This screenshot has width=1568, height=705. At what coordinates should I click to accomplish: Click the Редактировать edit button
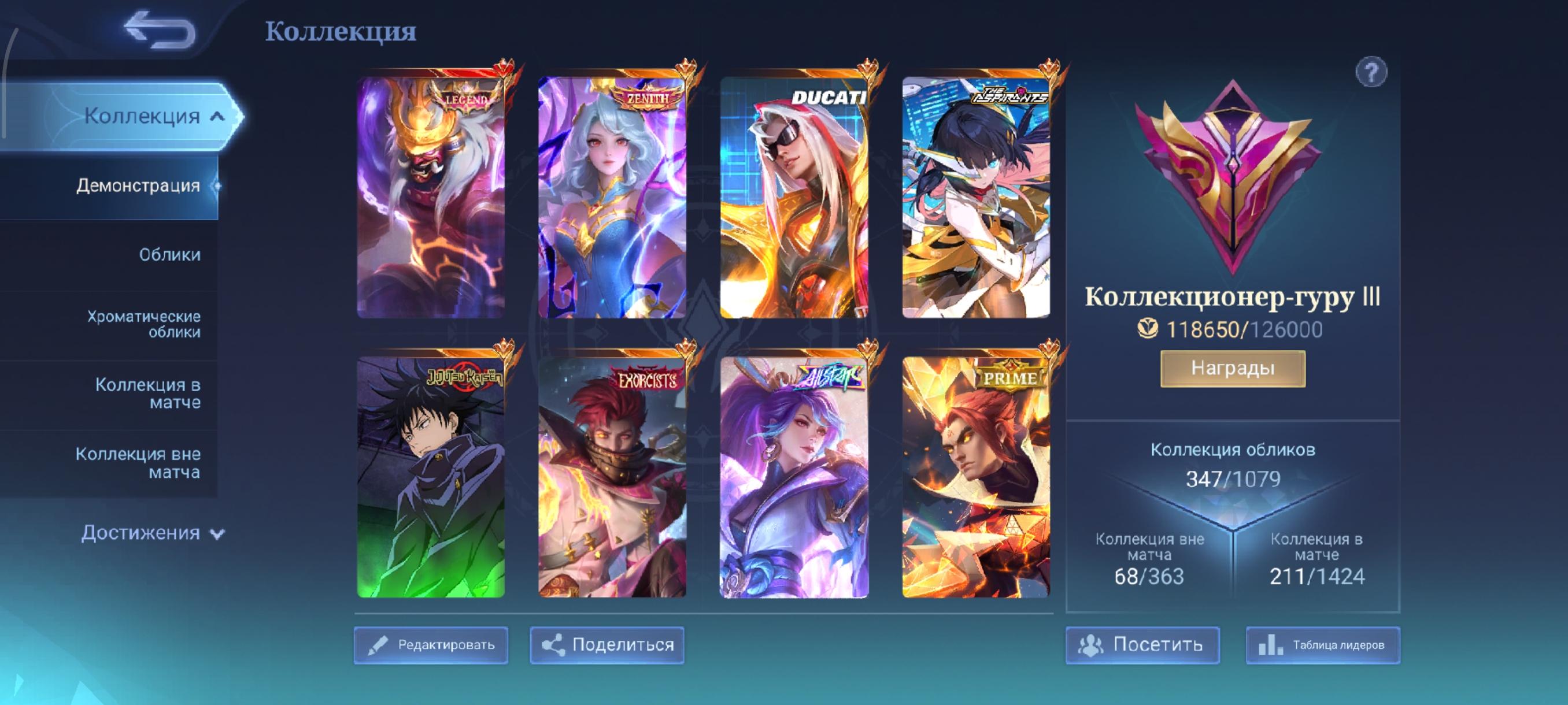(x=431, y=645)
